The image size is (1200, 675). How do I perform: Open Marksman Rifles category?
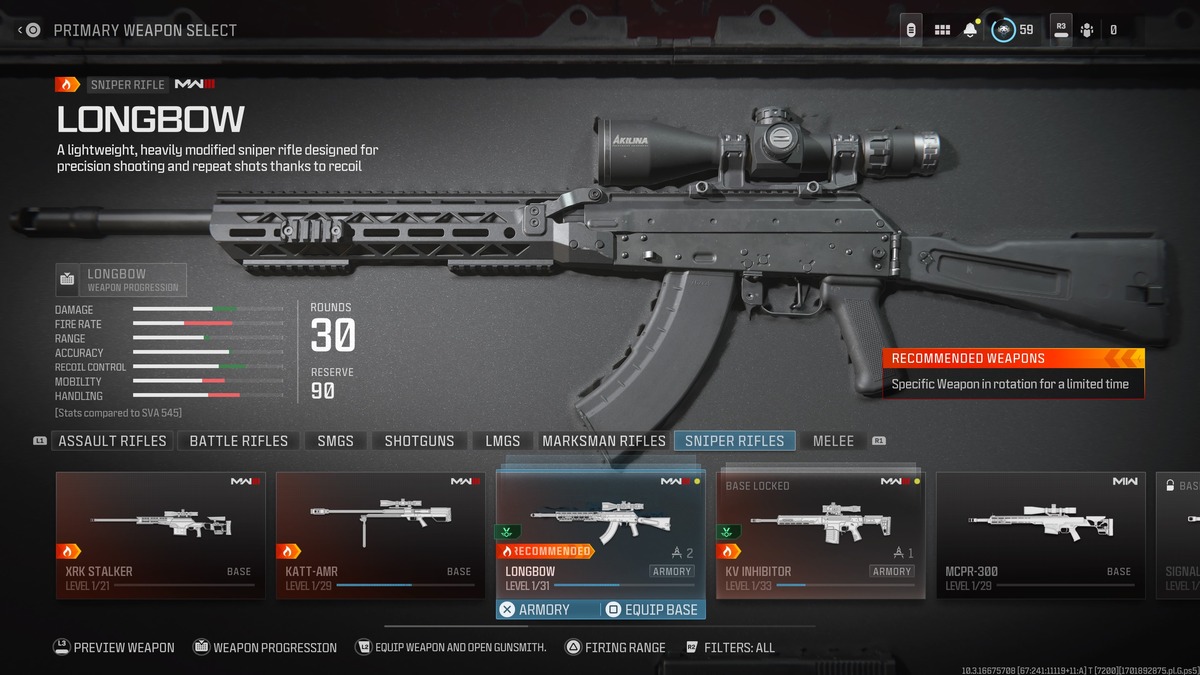click(x=603, y=441)
